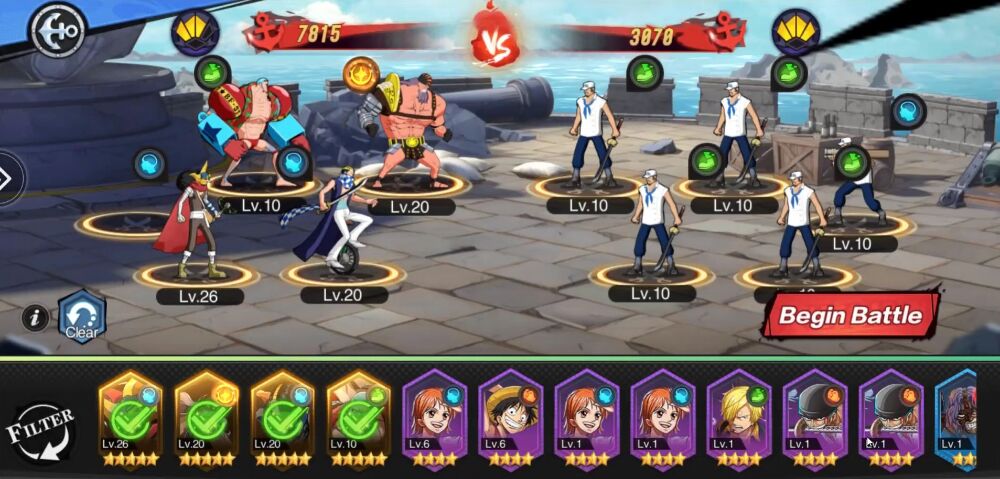Deselect the Lv.26 hero card
Image resolution: width=1000 pixels, height=479 pixels.
[x=130, y=422]
